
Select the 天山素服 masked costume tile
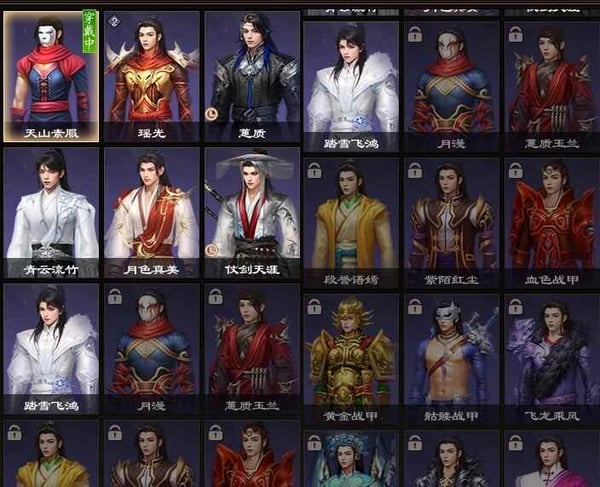(51, 75)
